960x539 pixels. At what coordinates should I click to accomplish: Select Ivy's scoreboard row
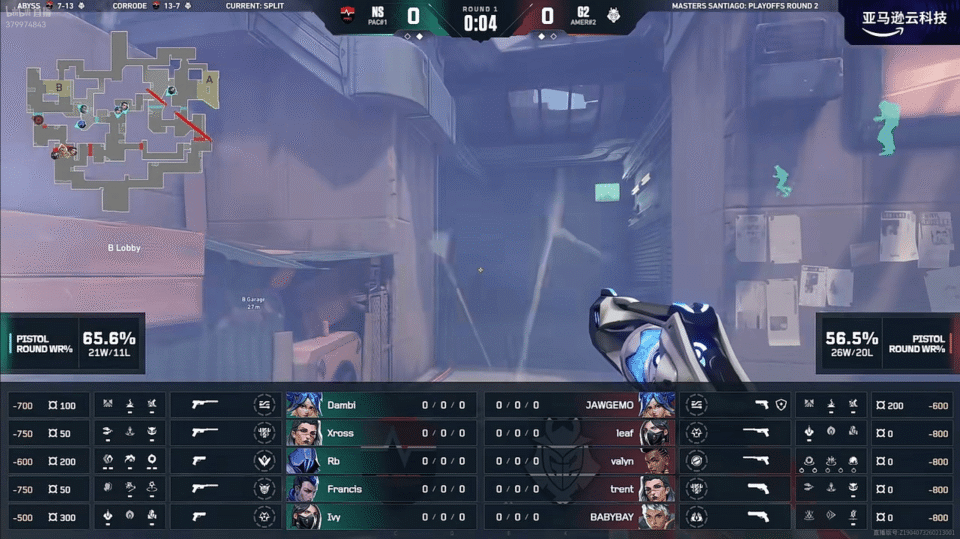pos(380,517)
